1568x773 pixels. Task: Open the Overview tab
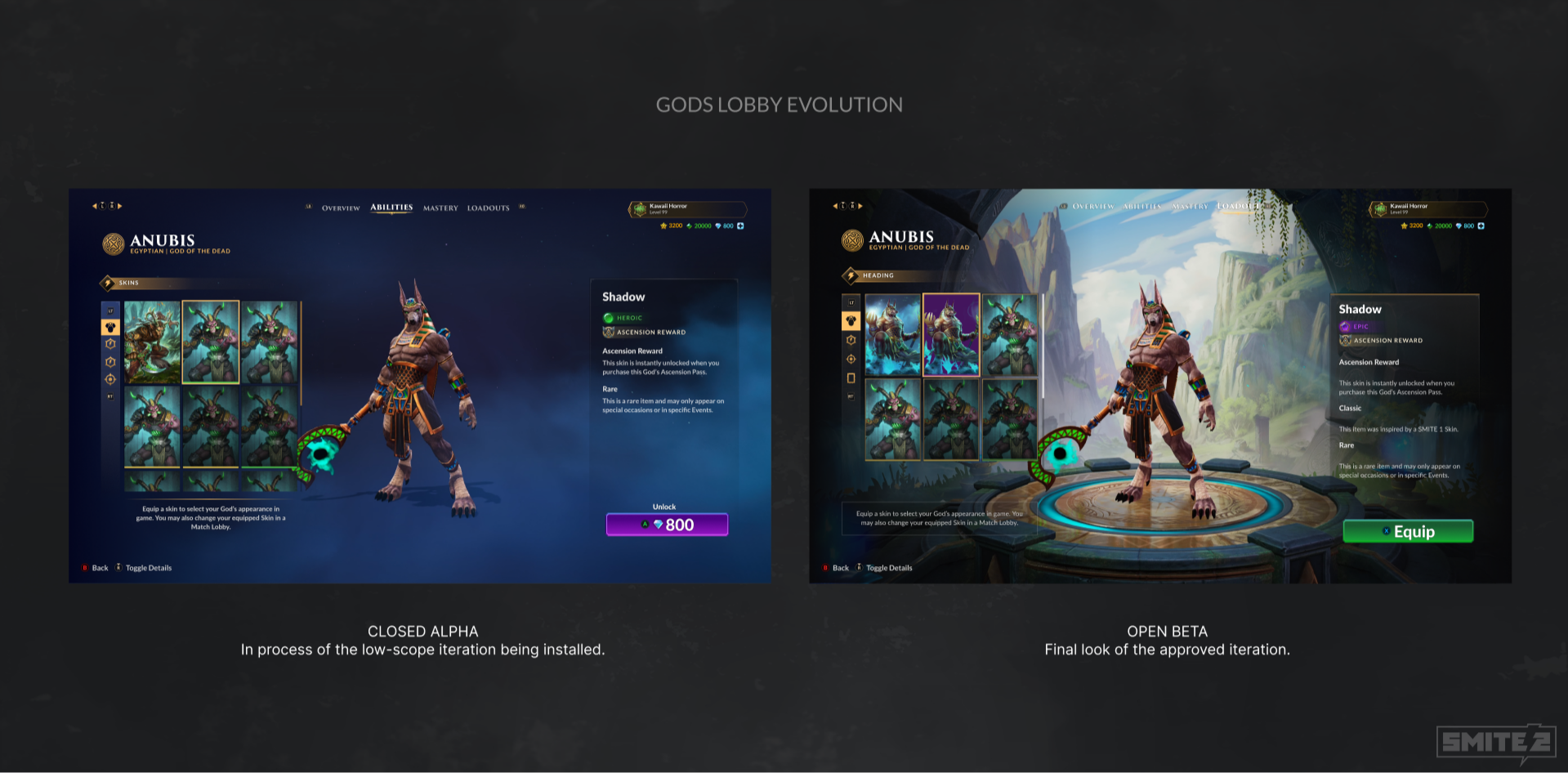pos(339,208)
